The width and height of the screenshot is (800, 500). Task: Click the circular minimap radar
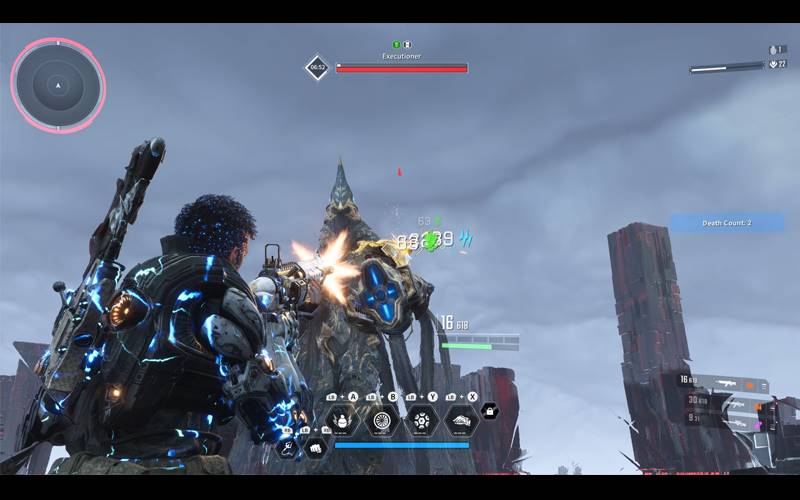58,85
